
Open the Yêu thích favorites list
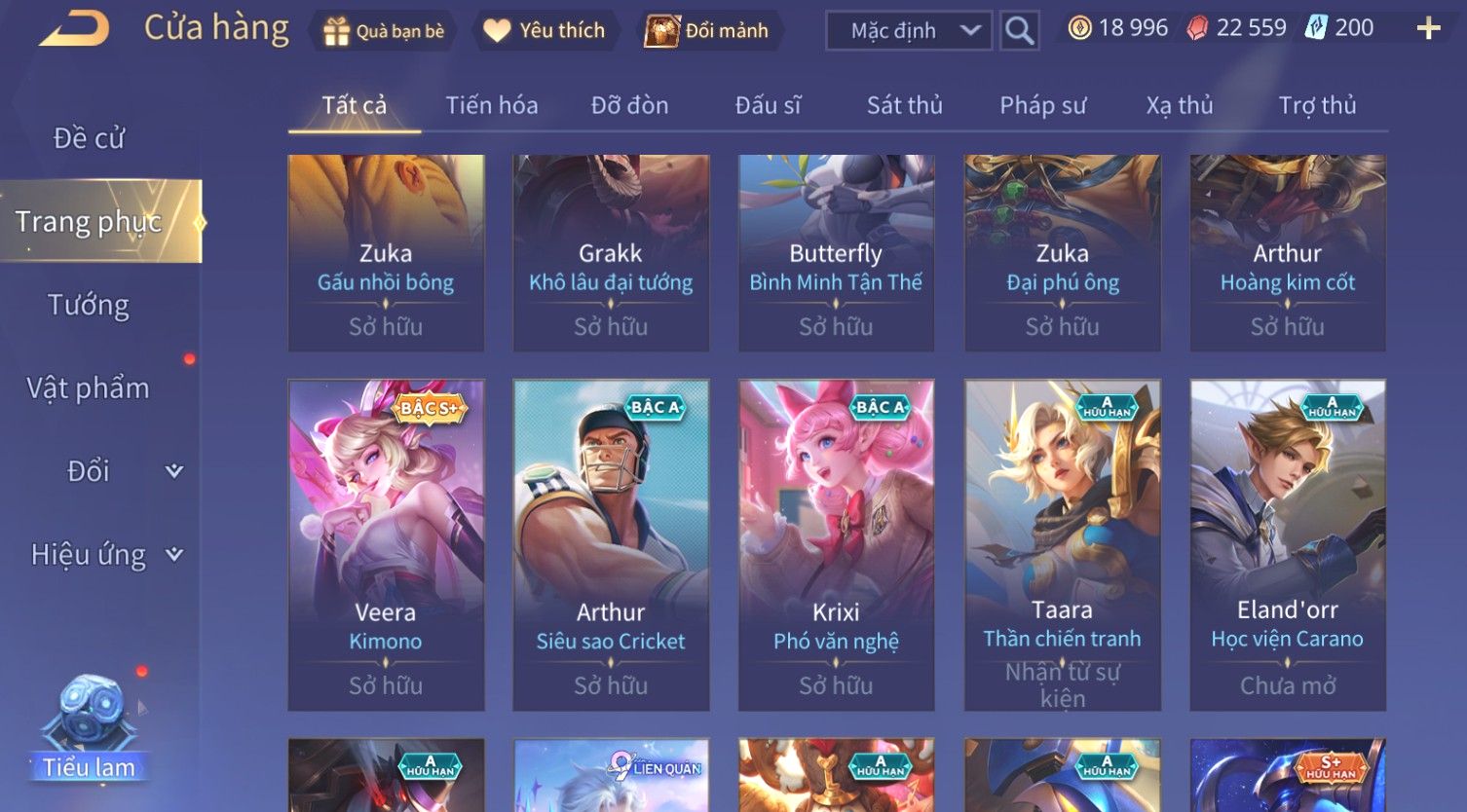545,31
